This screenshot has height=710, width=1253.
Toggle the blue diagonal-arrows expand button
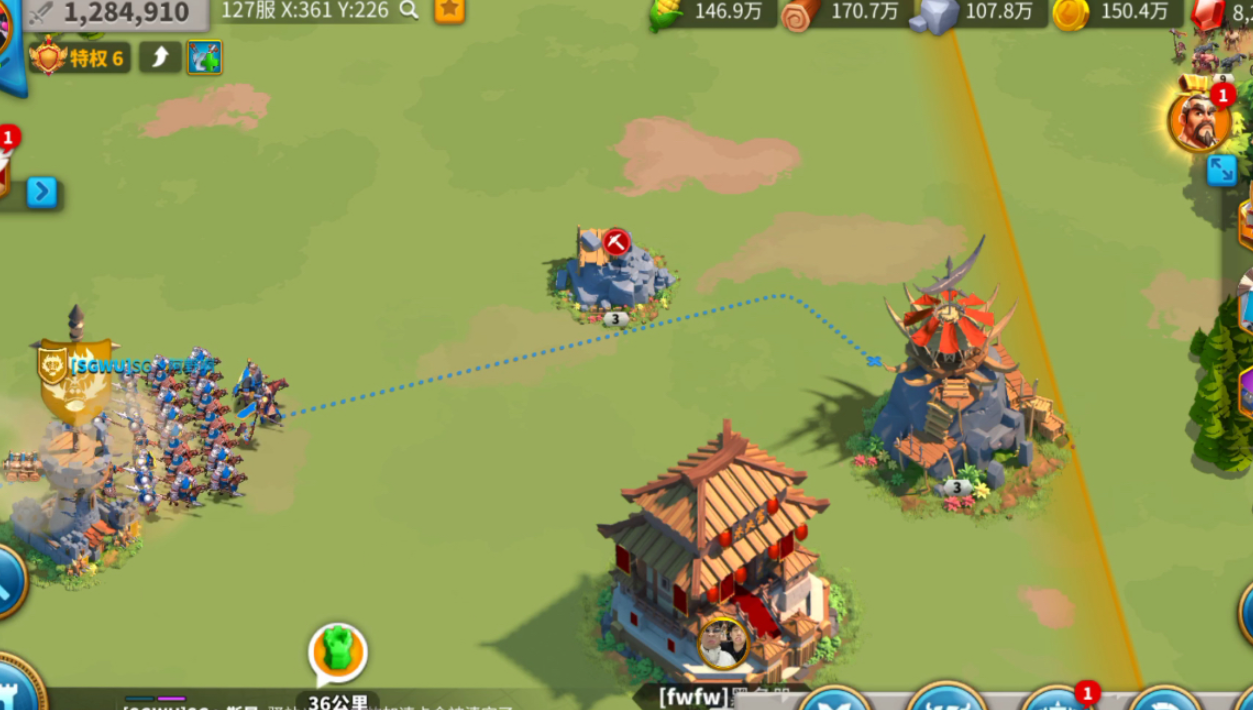pos(1221,171)
